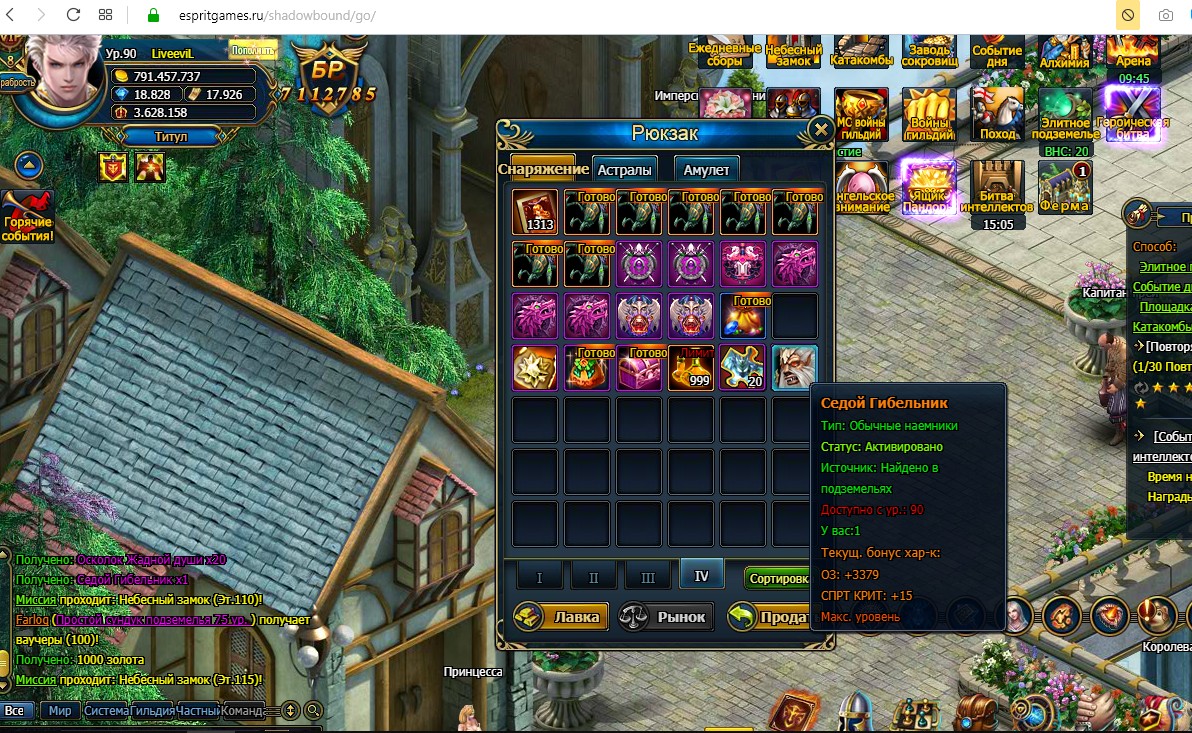Open the Рынок market

[x=667, y=616]
